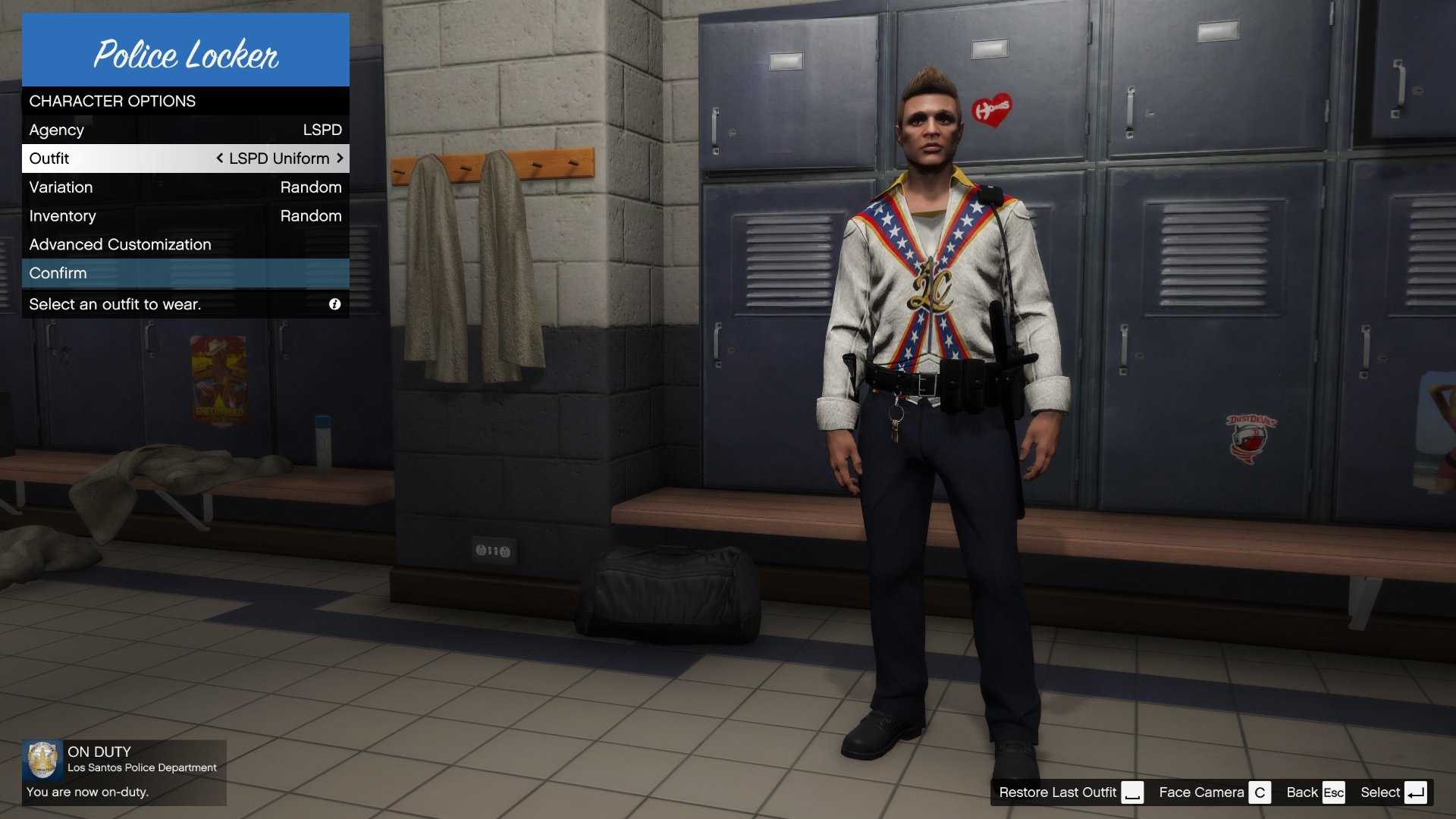Click the left arrow beside LSPD Uniform
Viewport: 1456px width, 819px height.
(219, 158)
